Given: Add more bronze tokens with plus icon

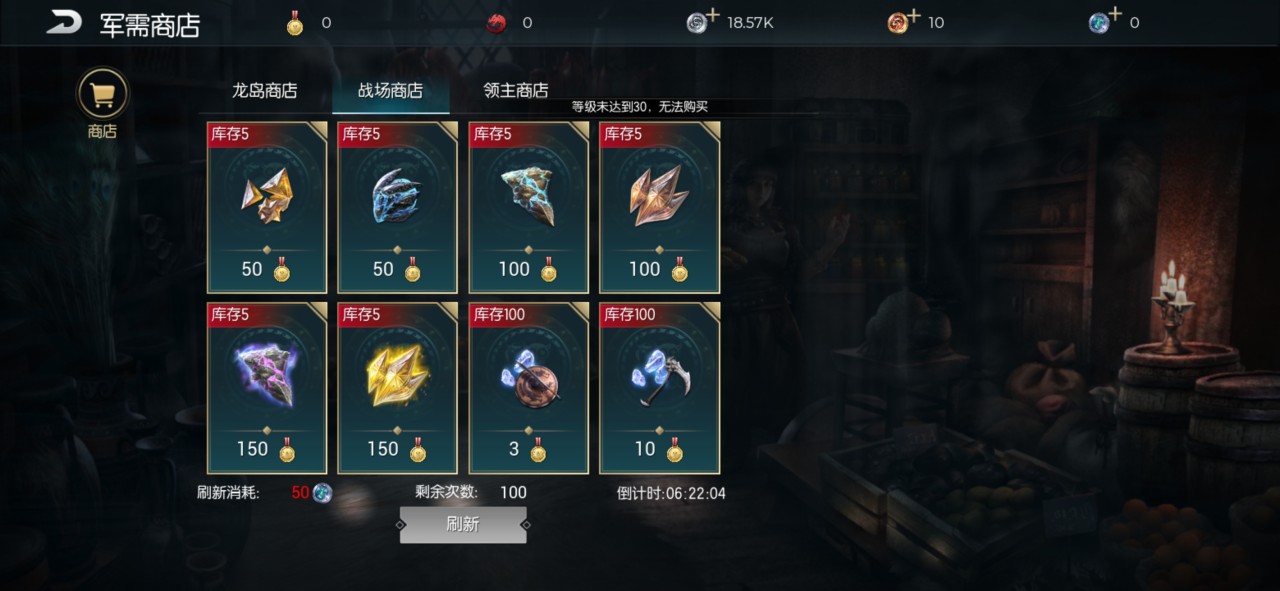Looking at the screenshot, I should click(x=912, y=15).
